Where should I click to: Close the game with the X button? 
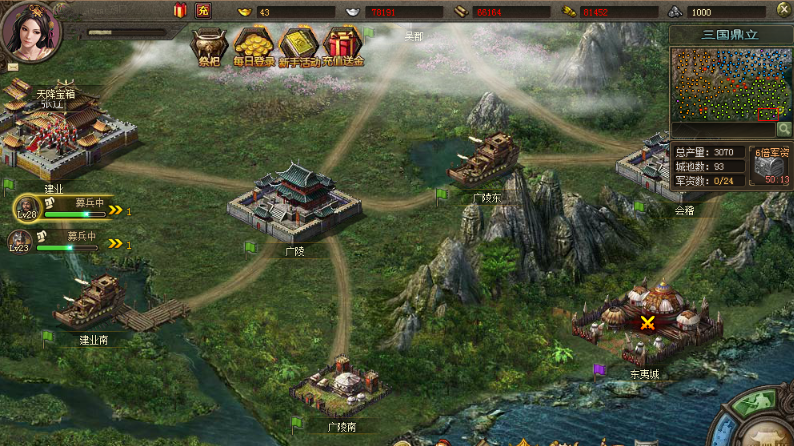[783, 11]
